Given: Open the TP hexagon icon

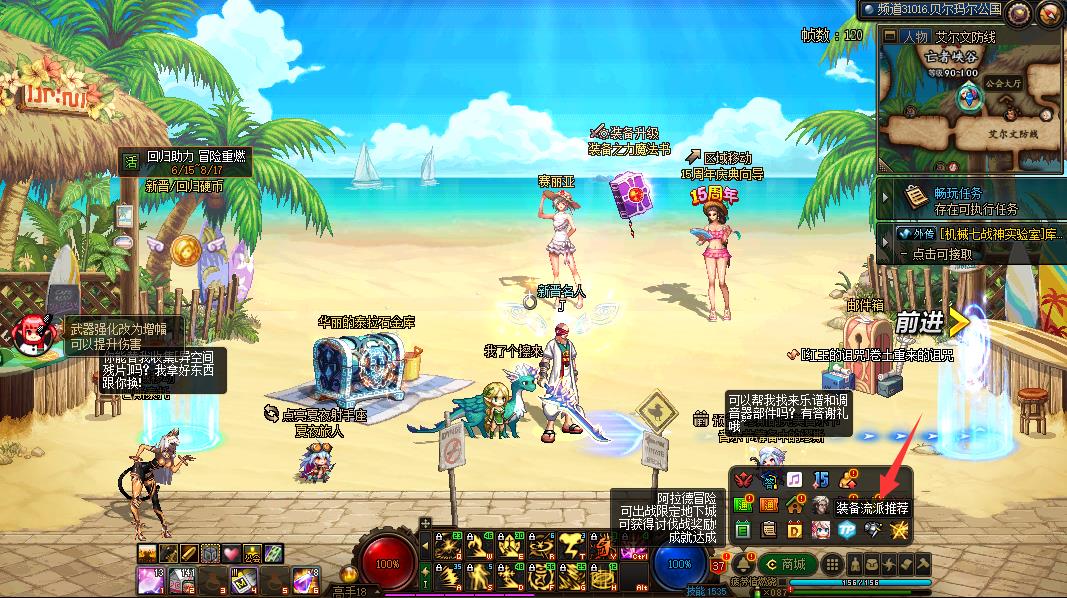Looking at the screenshot, I should [x=845, y=529].
